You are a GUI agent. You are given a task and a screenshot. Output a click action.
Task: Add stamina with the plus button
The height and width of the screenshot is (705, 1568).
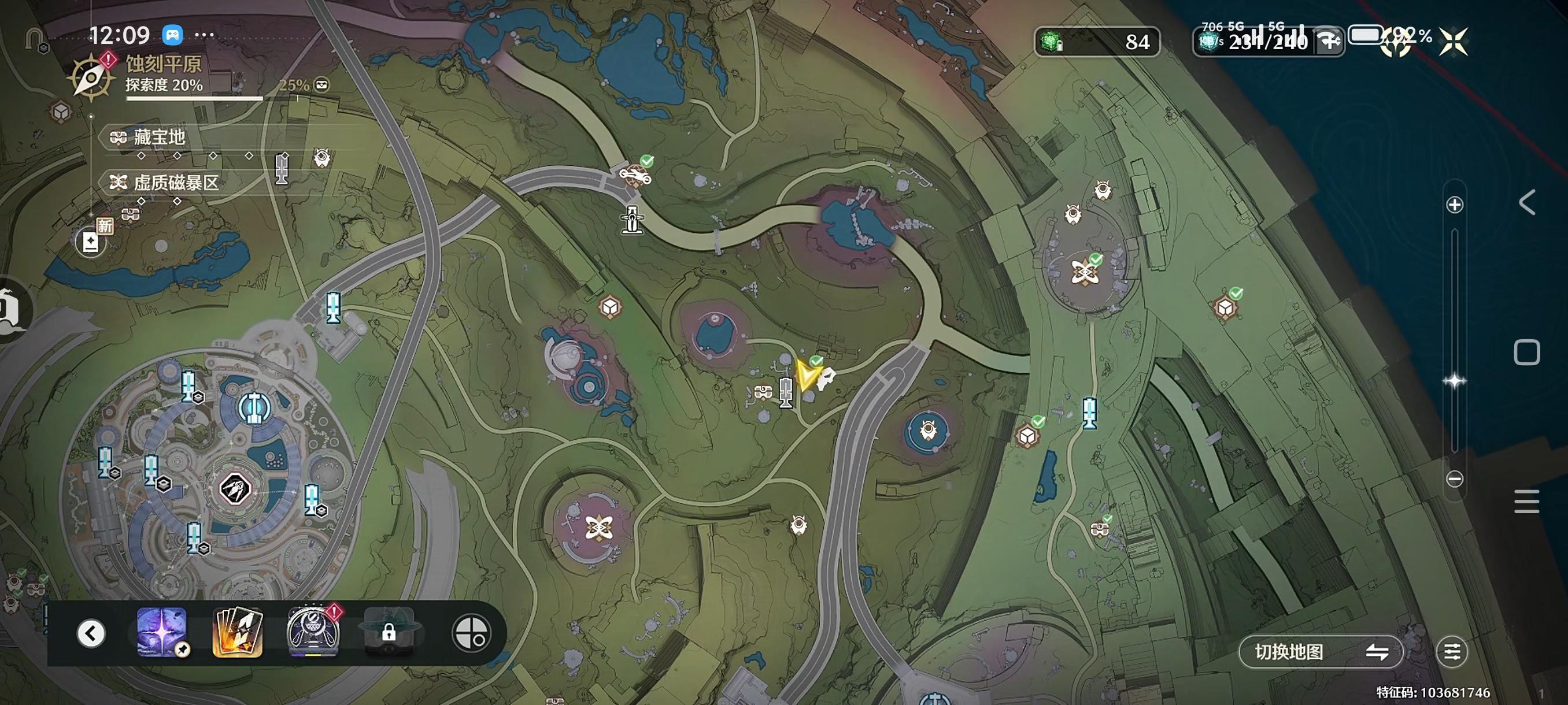pos(1329,42)
